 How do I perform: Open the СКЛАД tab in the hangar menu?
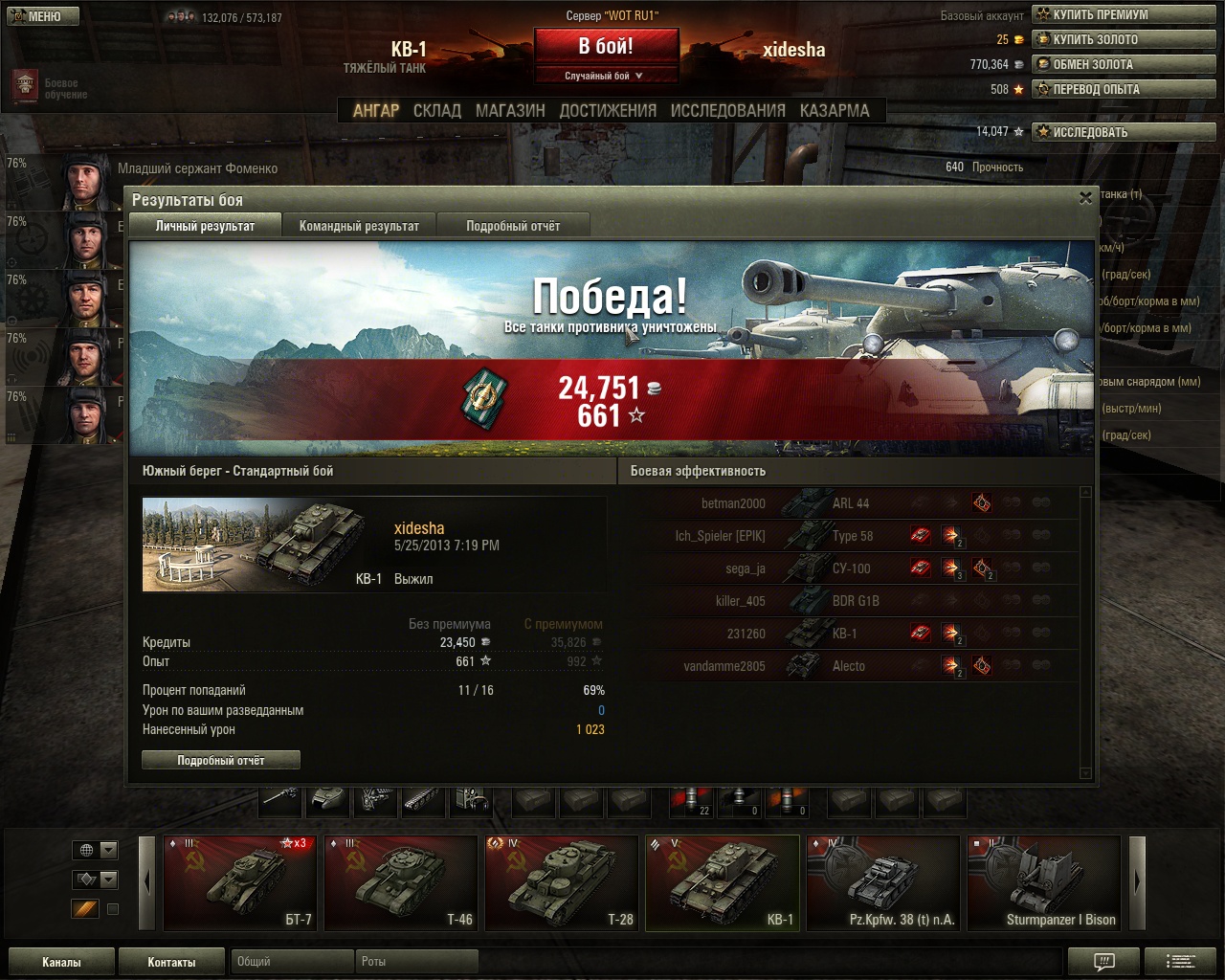(x=438, y=110)
